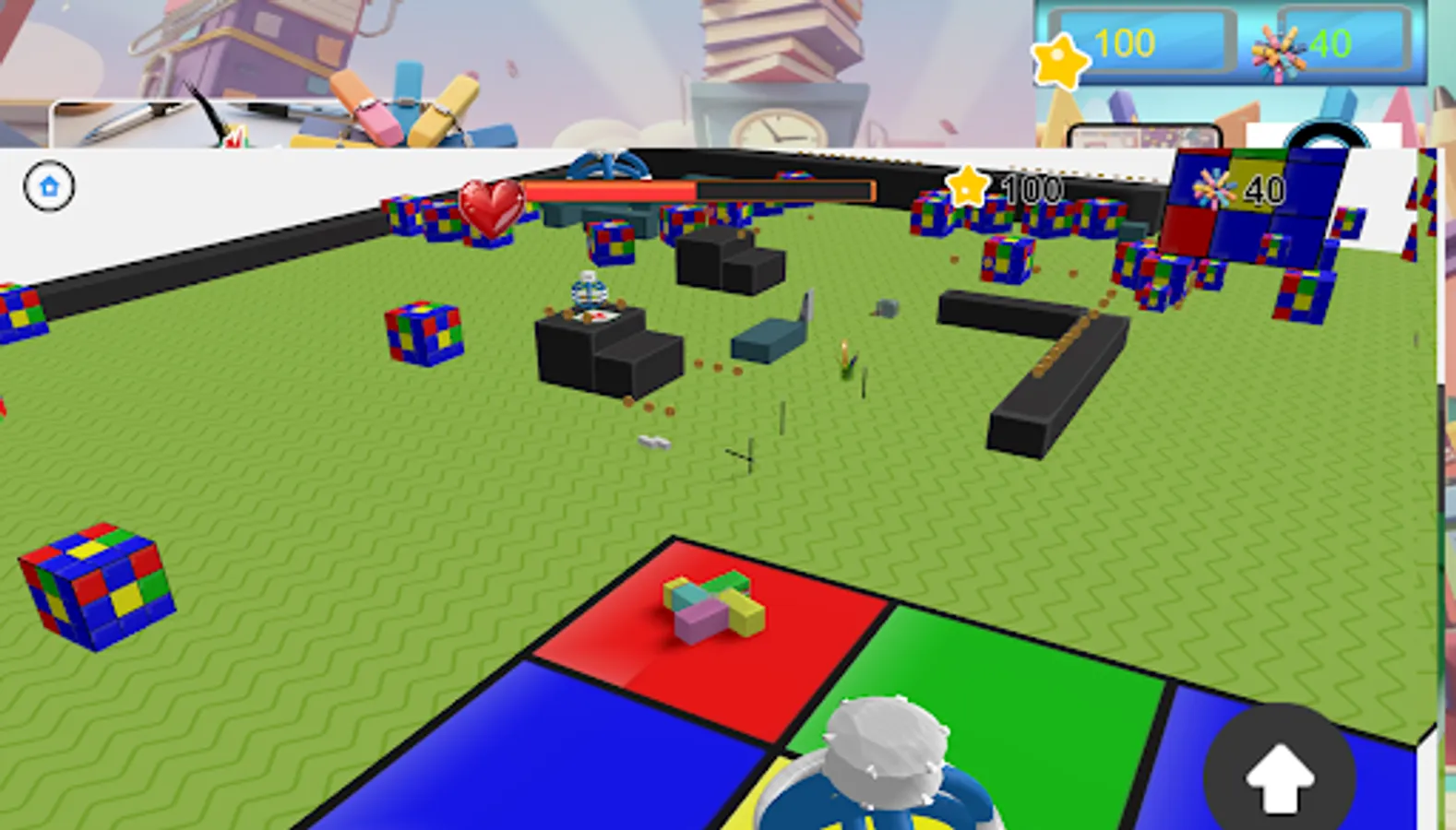
Task: Click the colorful burst icon on the blue cube billboard
Action: coord(1213,186)
